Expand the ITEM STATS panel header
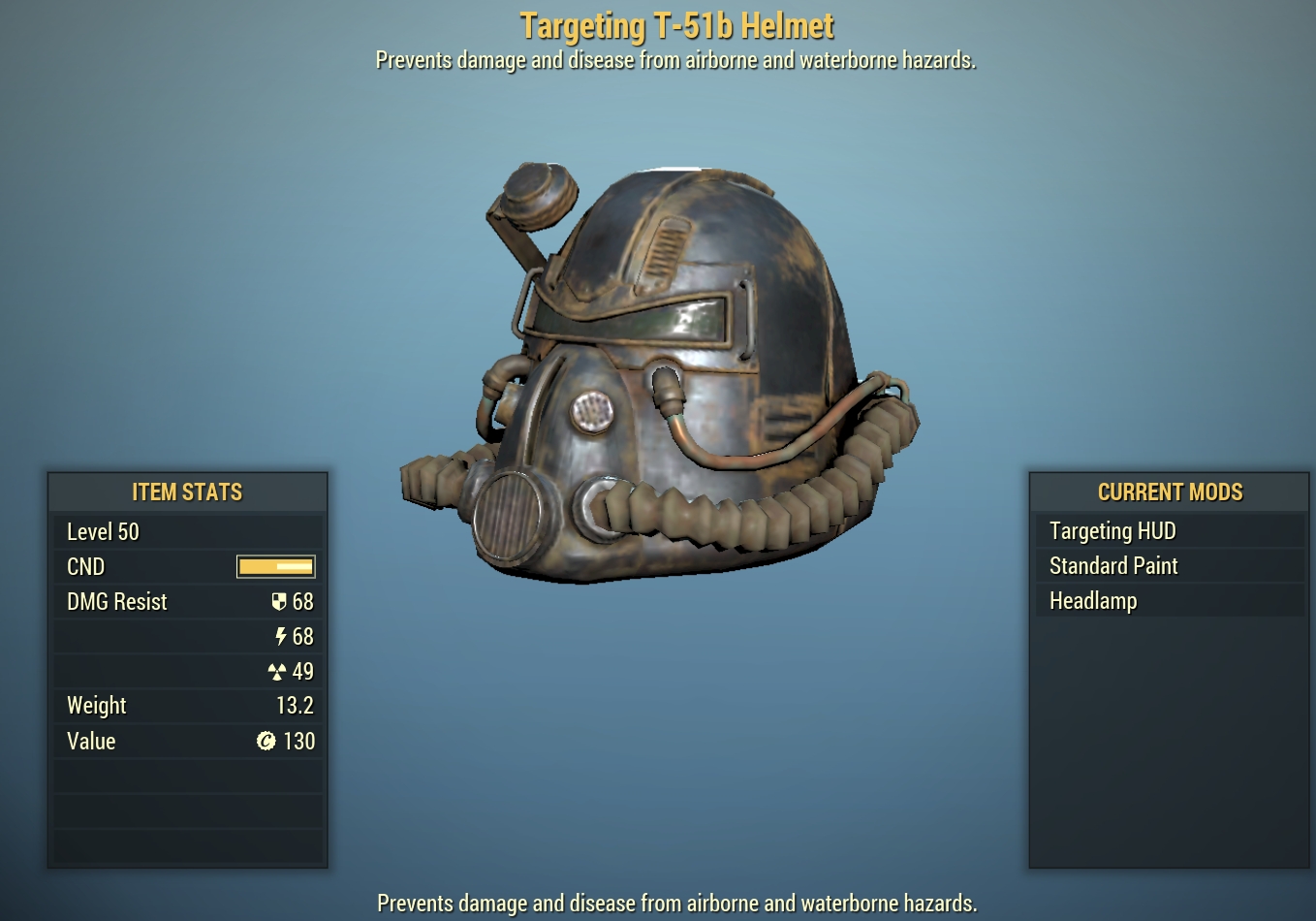This screenshot has width=1316, height=921. point(187,492)
